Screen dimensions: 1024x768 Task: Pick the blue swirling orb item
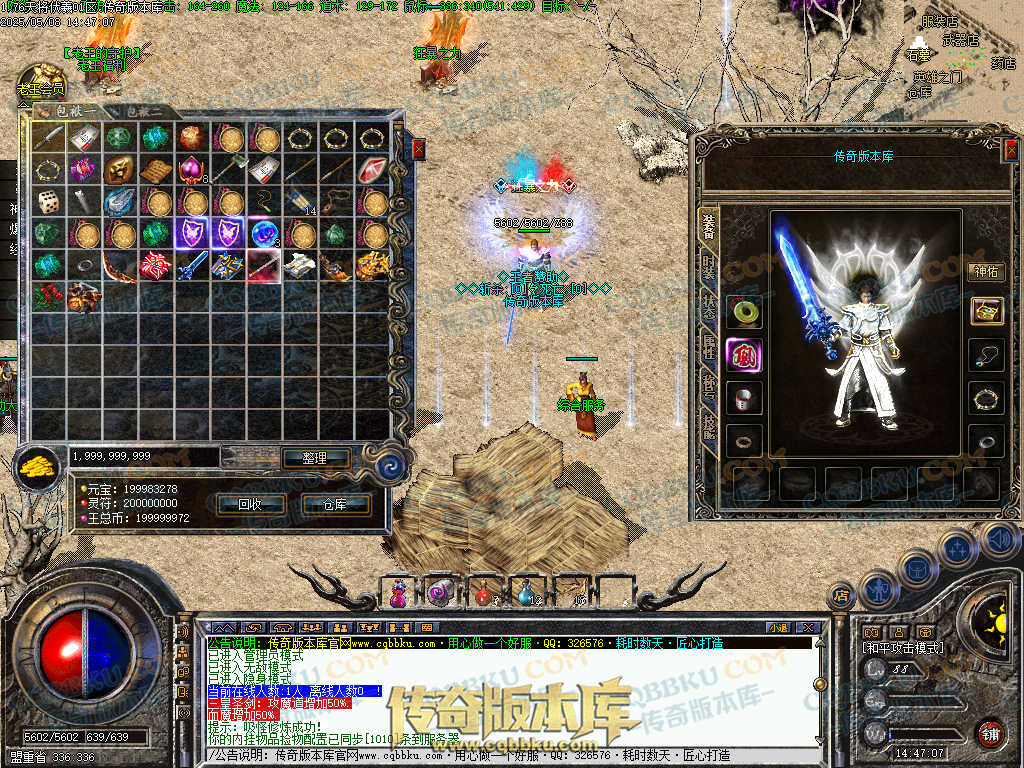click(x=264, y=234)
